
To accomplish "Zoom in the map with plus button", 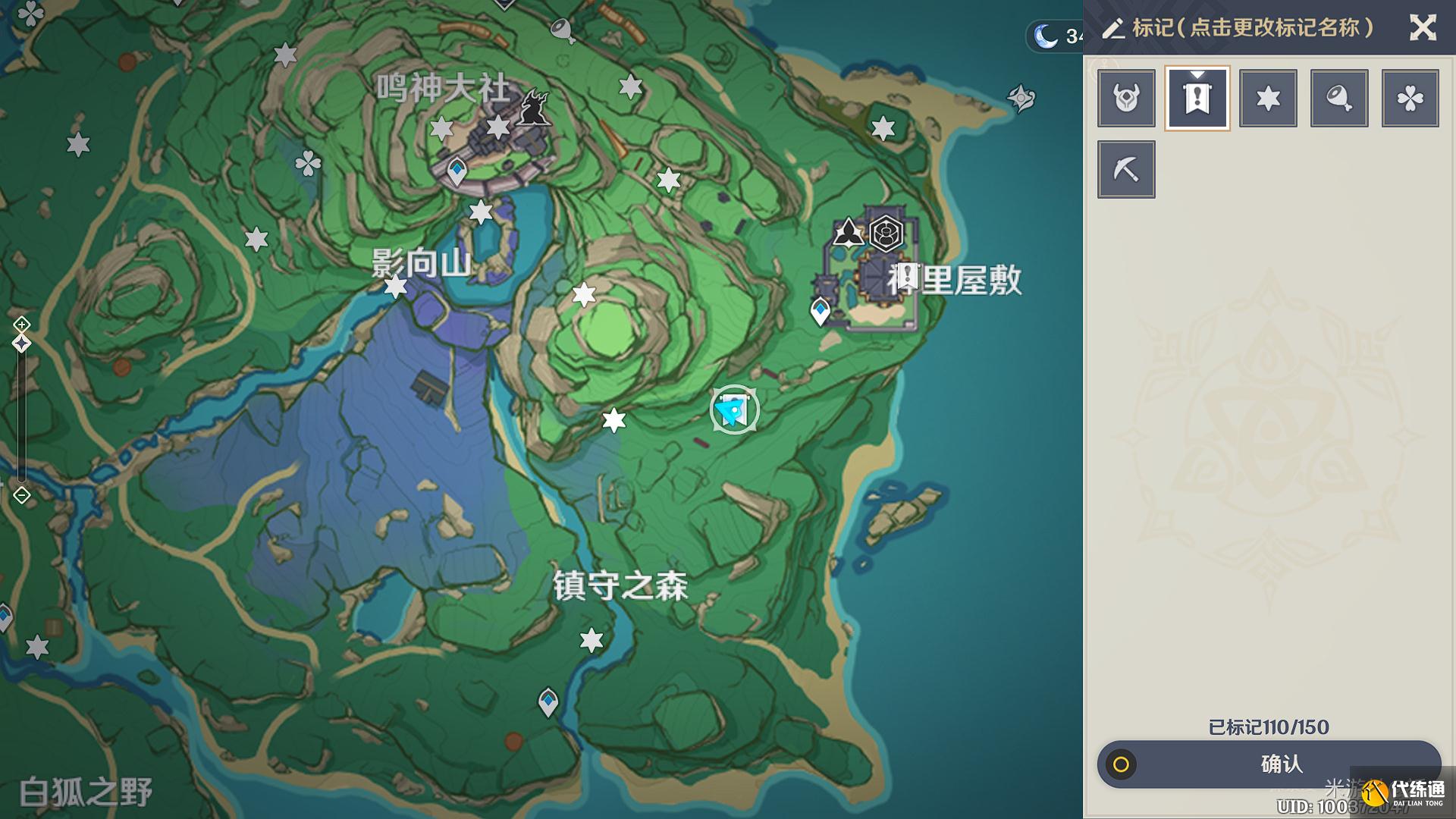I will pyautogui.click(x=21, y=325).
